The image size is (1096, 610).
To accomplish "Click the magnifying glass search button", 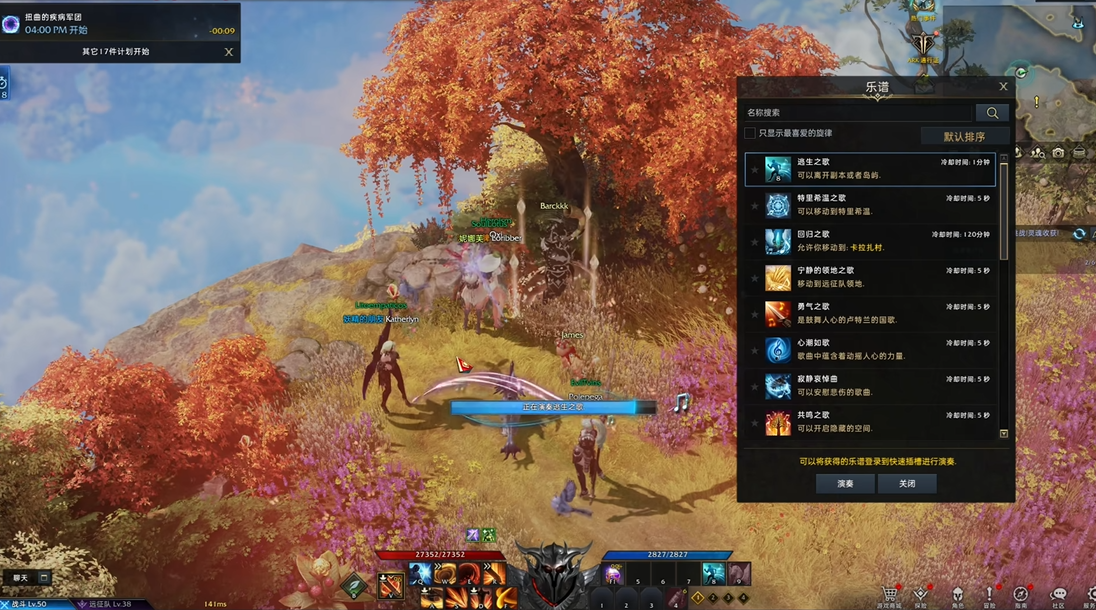I will tap(992, 113).
